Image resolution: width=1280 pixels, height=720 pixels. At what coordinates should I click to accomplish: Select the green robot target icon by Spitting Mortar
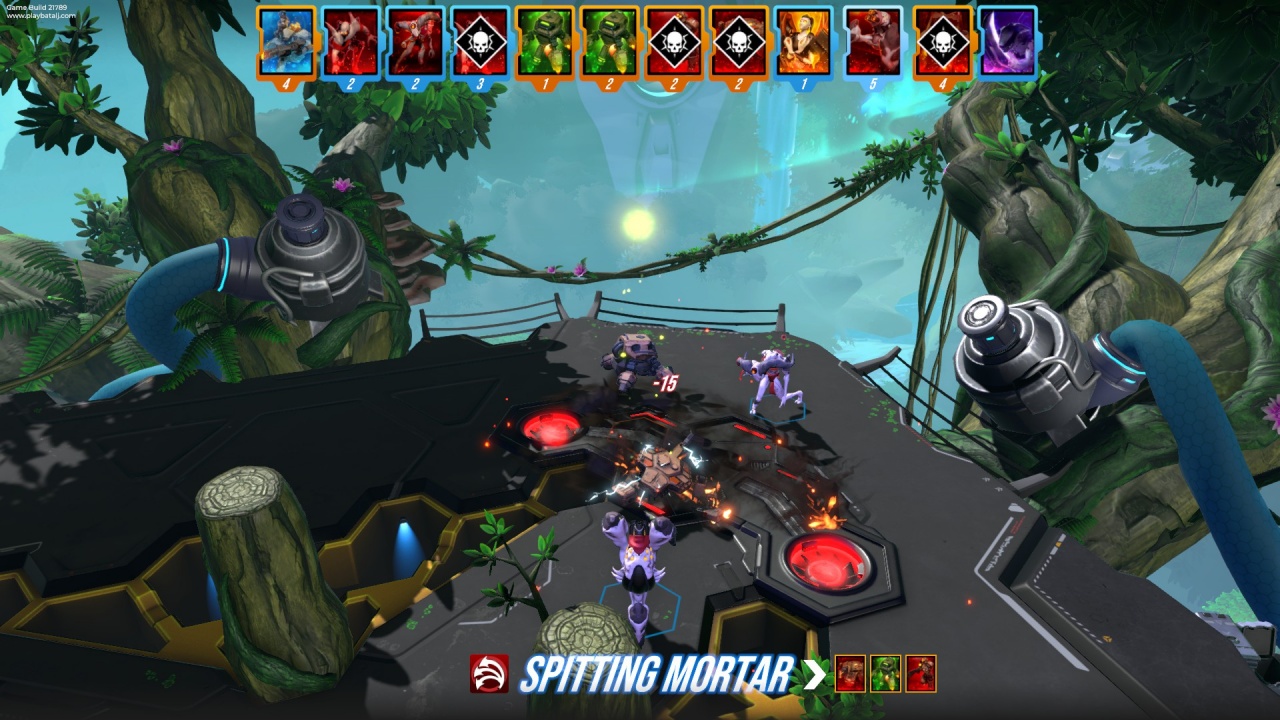tap(885, 674)
